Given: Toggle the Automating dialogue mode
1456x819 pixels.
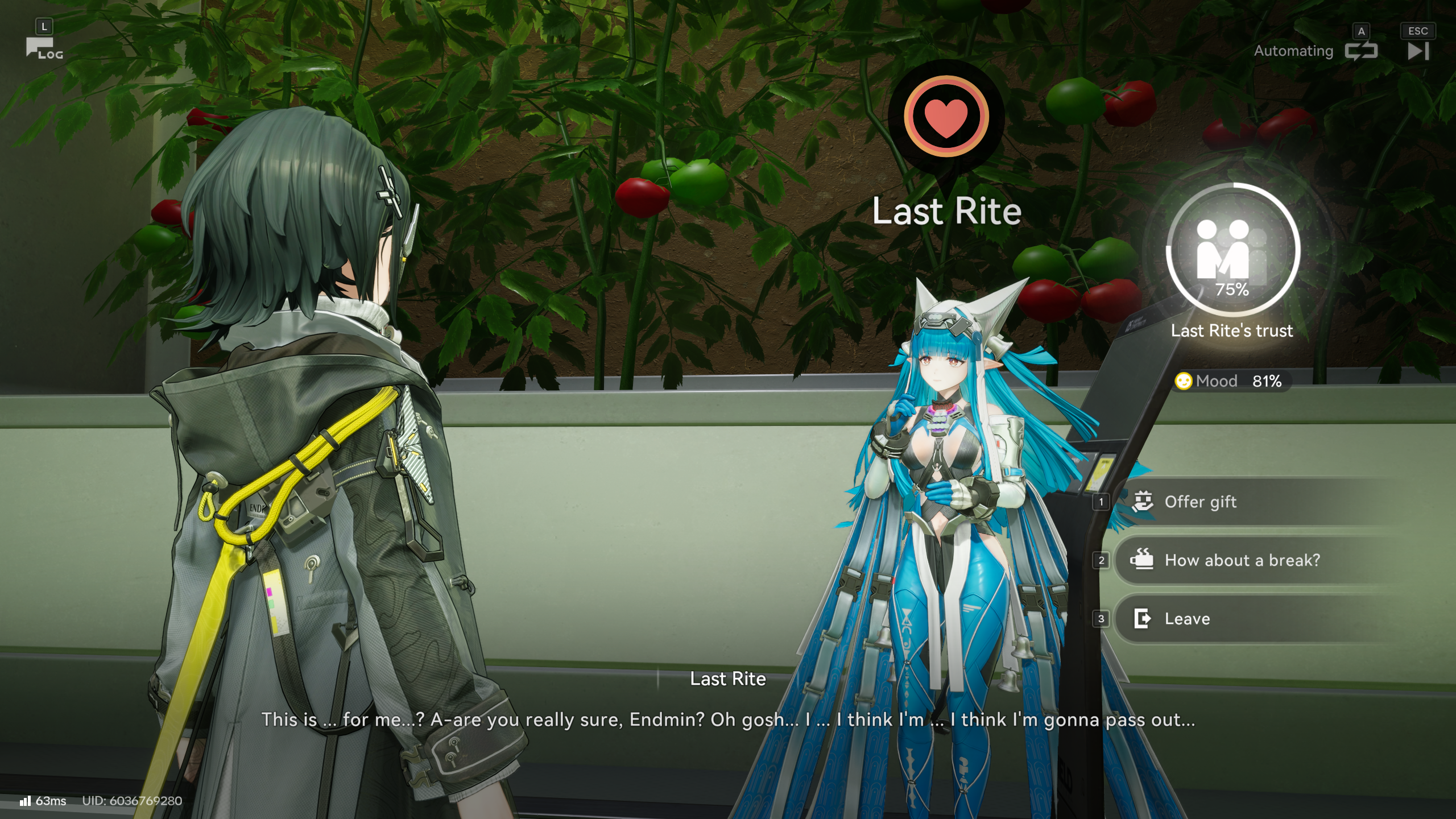Looking at the screenshot, I should point(1360,51).
